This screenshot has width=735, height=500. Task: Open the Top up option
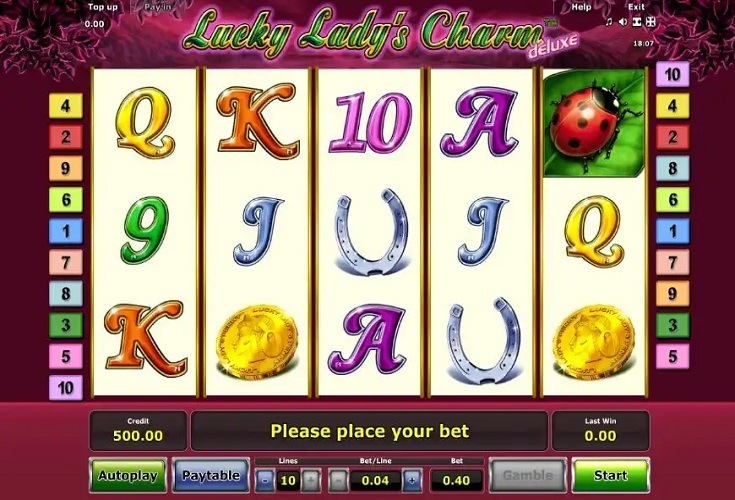pos(101,7)
